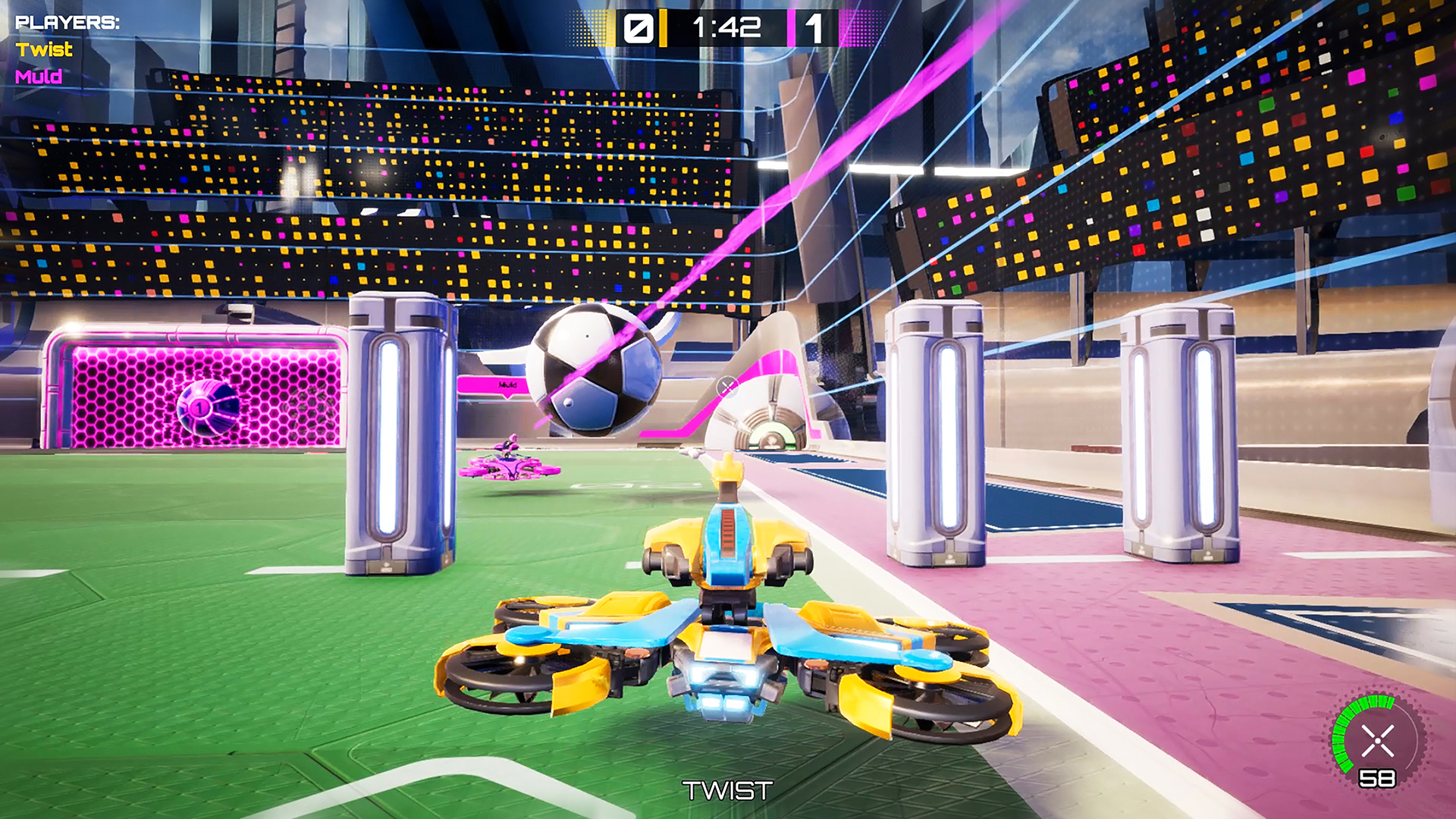Click the player drone of Twist
Screen dimensions: 1456x819
[728, 645]
